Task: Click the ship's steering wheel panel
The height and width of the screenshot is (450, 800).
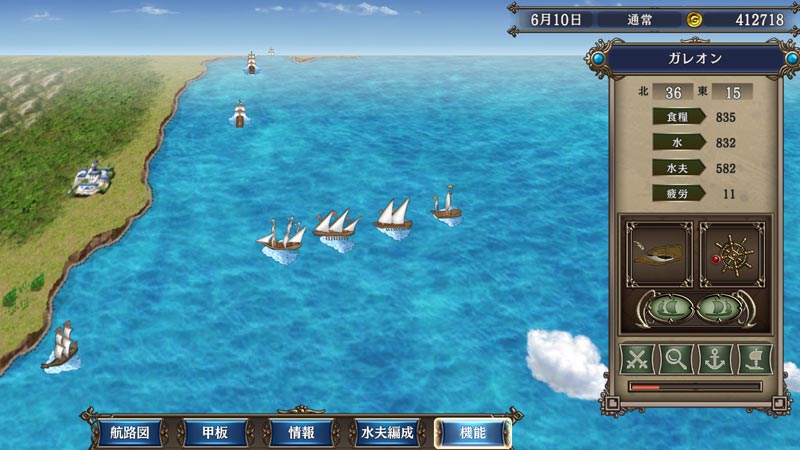Action: [732, 254]
